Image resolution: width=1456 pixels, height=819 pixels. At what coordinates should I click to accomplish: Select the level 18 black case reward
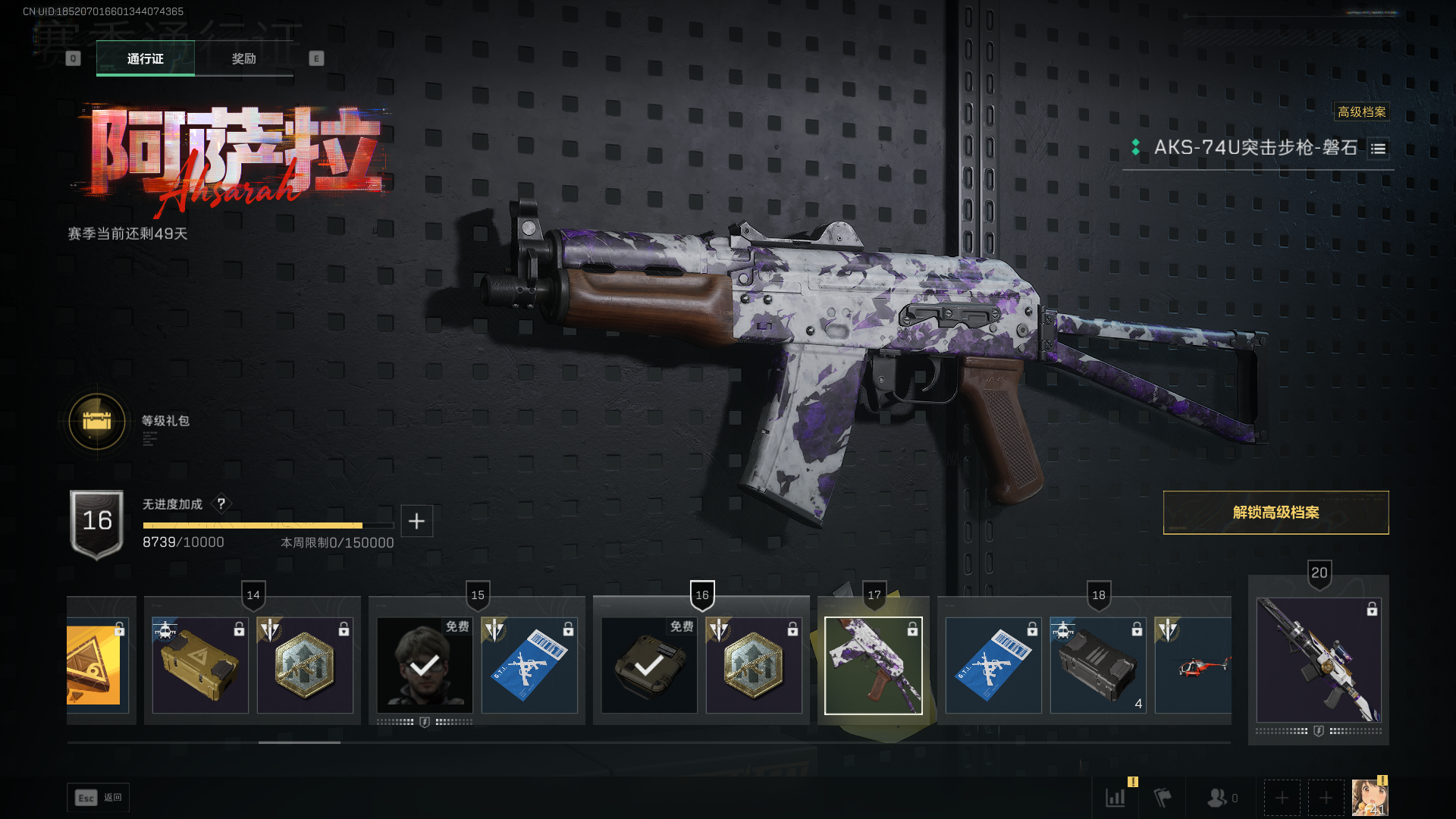click(1098, 666)
